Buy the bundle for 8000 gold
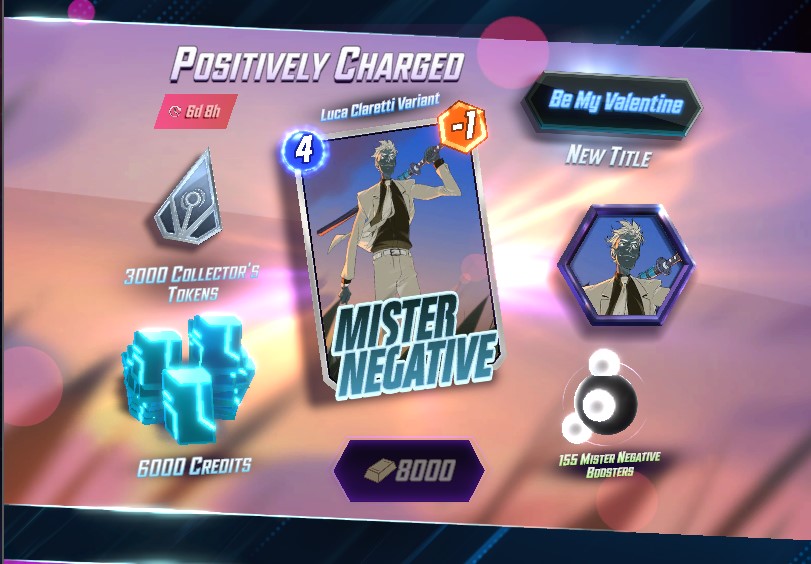The image size is (811, 564). click(409, 469)
